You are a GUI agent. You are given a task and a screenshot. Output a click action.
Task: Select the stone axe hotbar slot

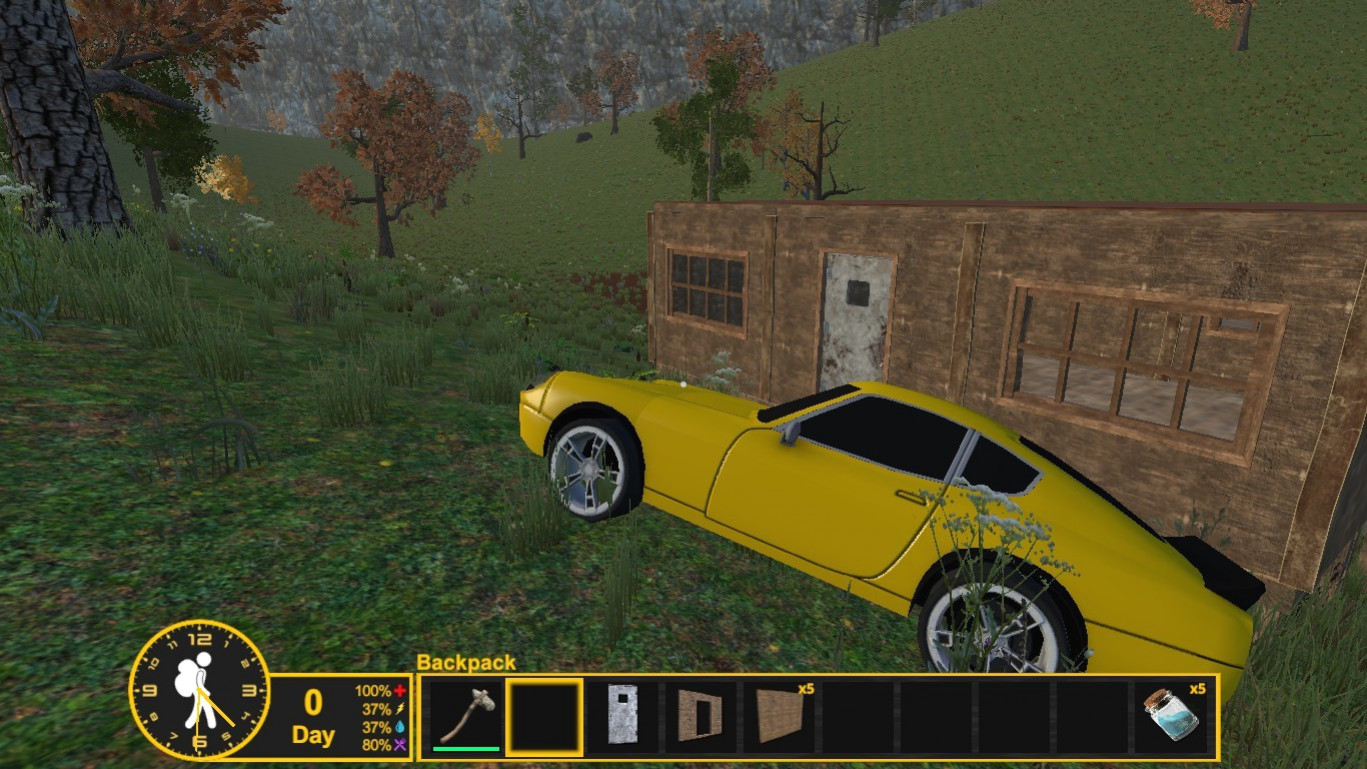(x=466, y=716)
